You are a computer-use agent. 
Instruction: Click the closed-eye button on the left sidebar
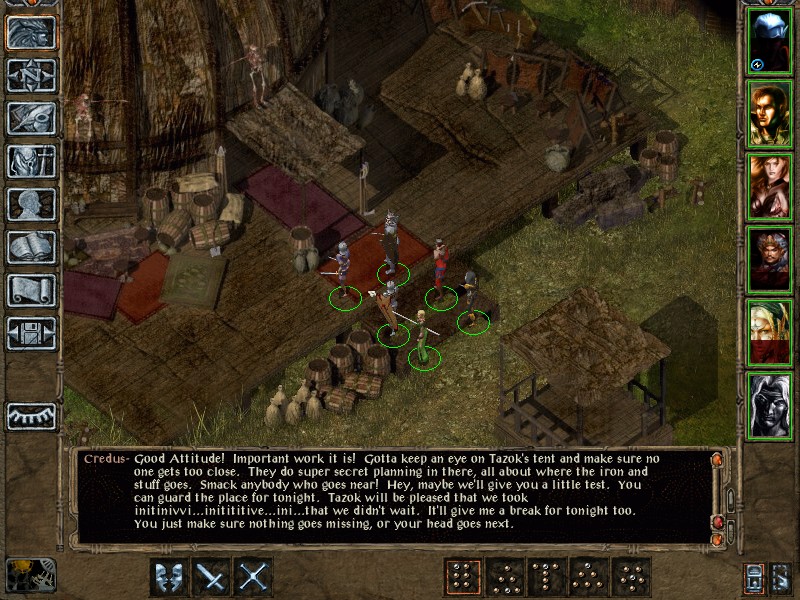click(x=31, y=415)
